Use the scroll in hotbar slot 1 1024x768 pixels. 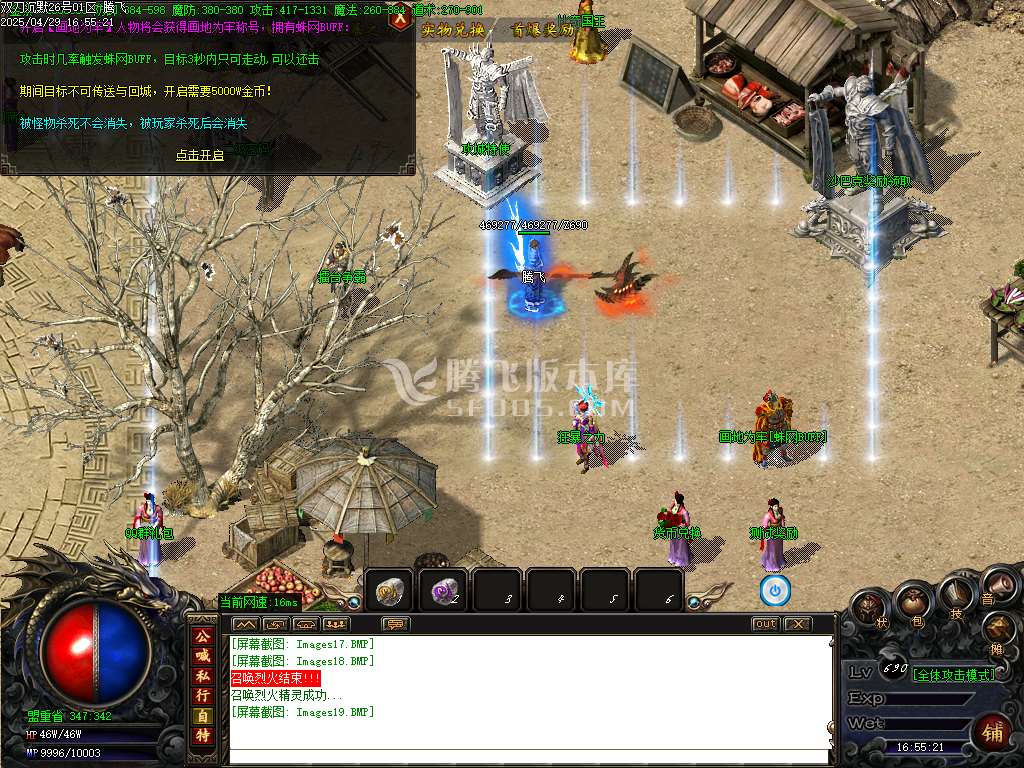tap(391, 591)
